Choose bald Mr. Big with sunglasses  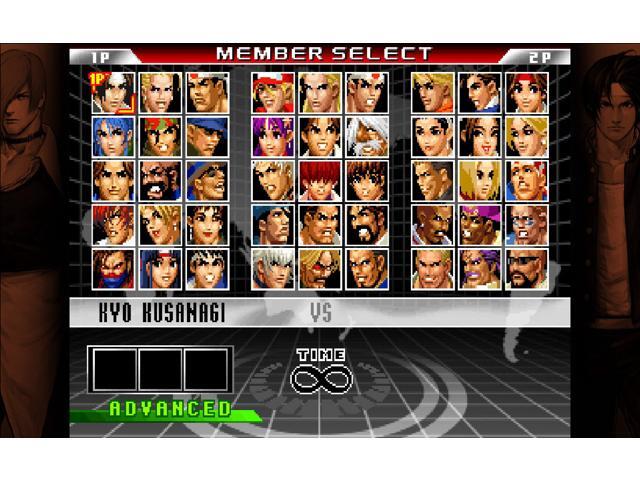click(526, 268)
